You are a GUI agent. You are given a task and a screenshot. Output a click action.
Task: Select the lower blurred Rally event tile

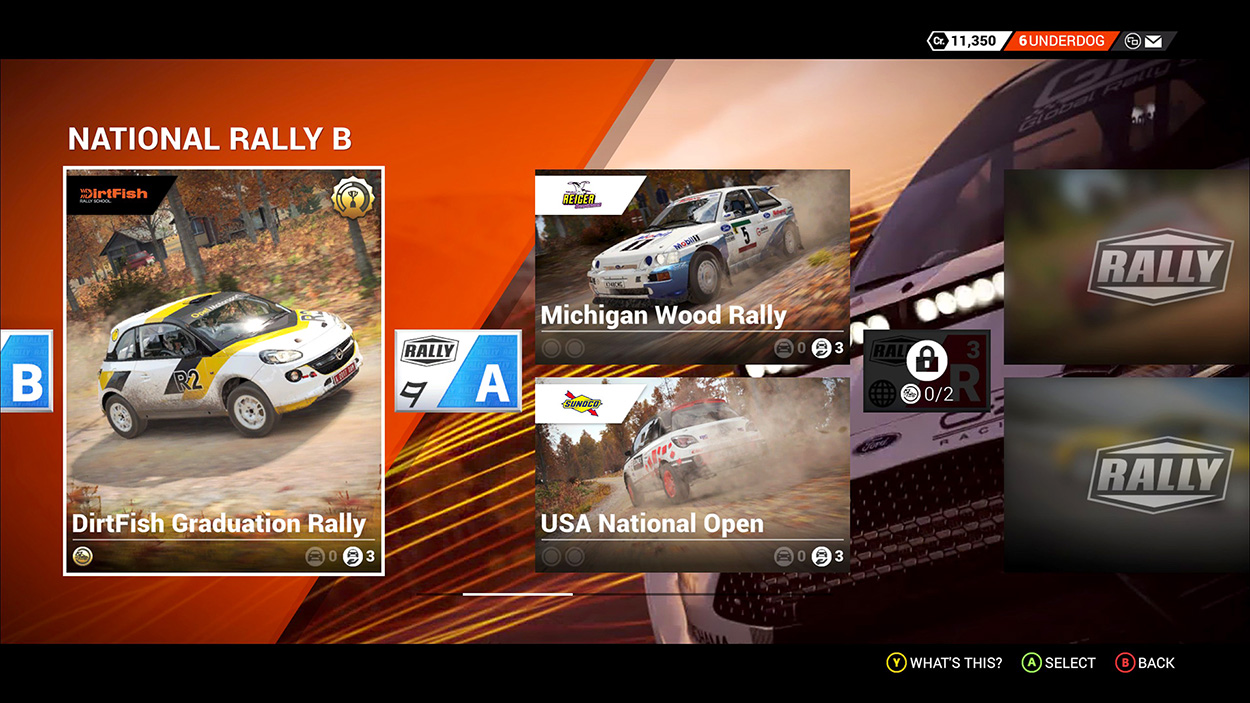[1126, 475]
